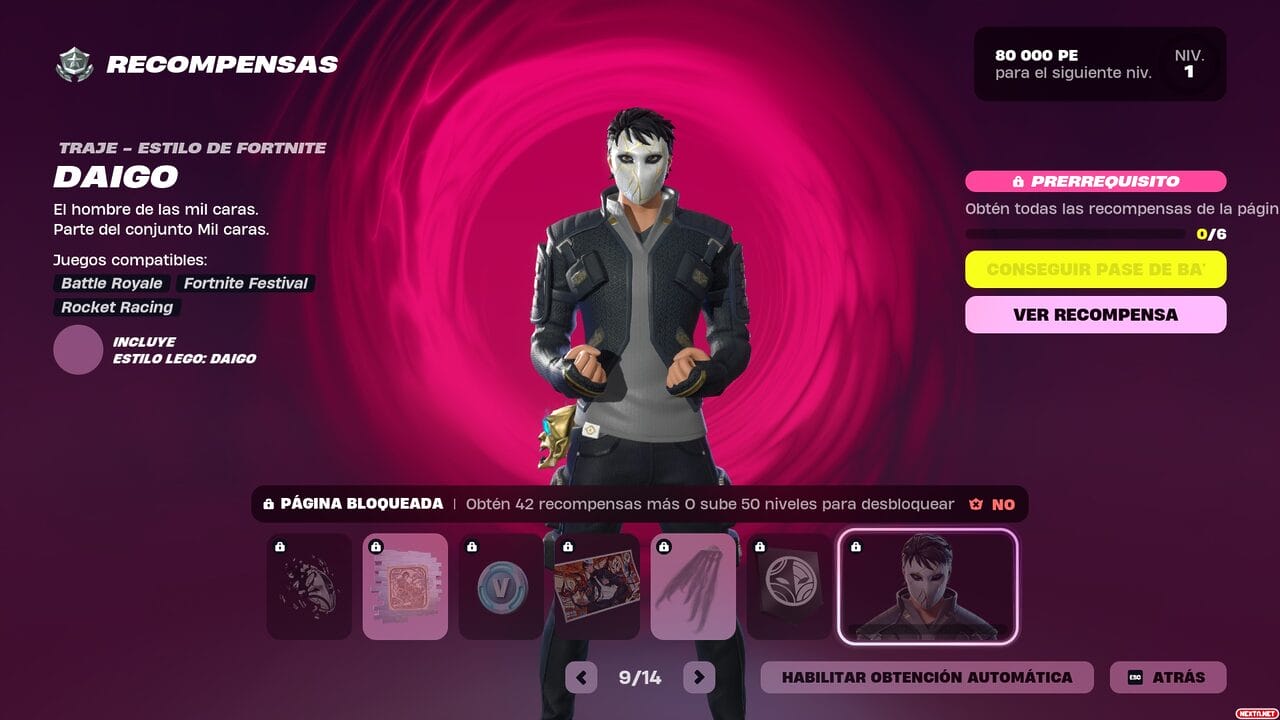Click the Fortnite Festival tag
1280x720 pixels.
pyautogui.click(x=245, y=283)
